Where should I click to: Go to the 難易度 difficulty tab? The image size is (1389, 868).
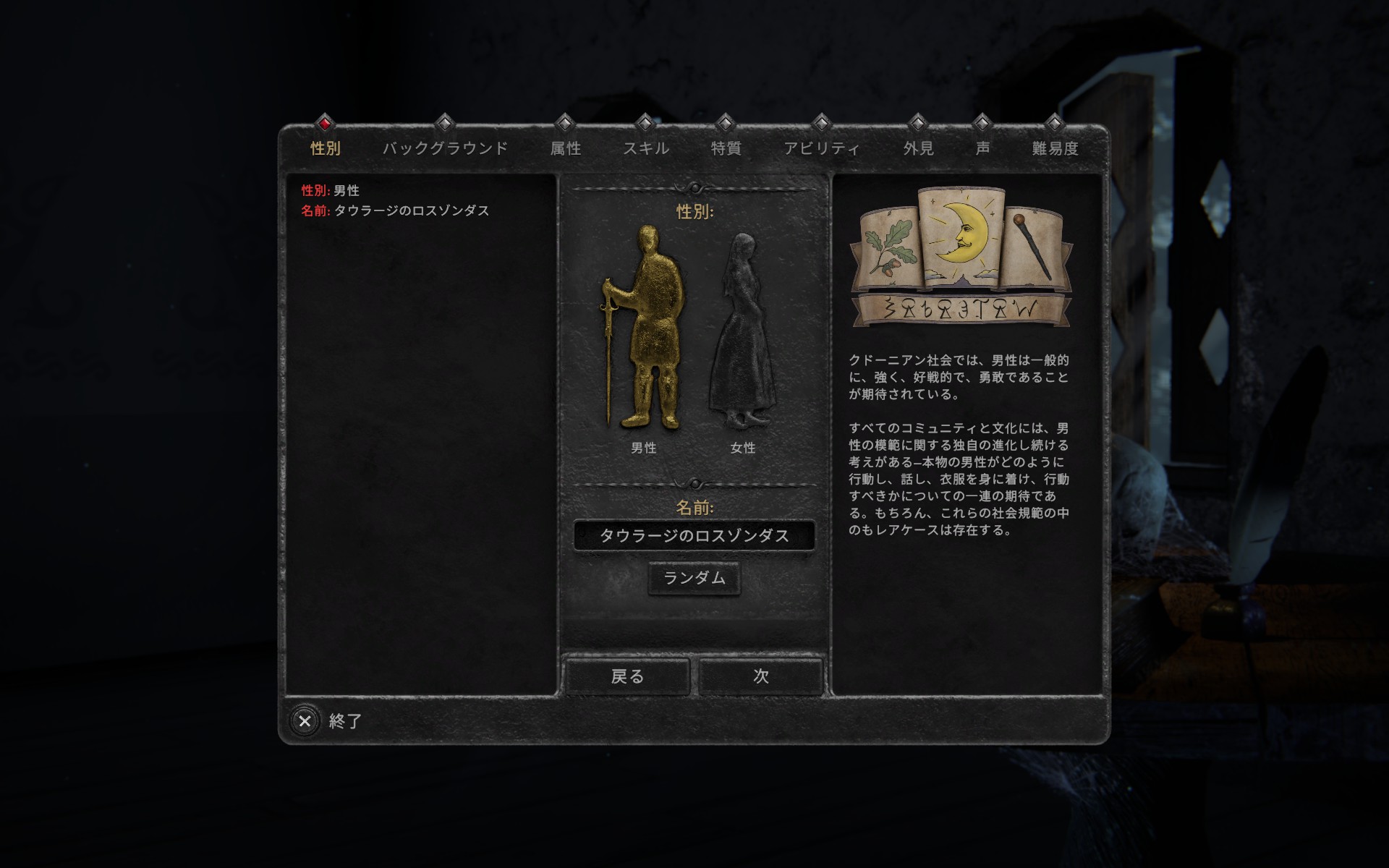(x=1054, y=148)
